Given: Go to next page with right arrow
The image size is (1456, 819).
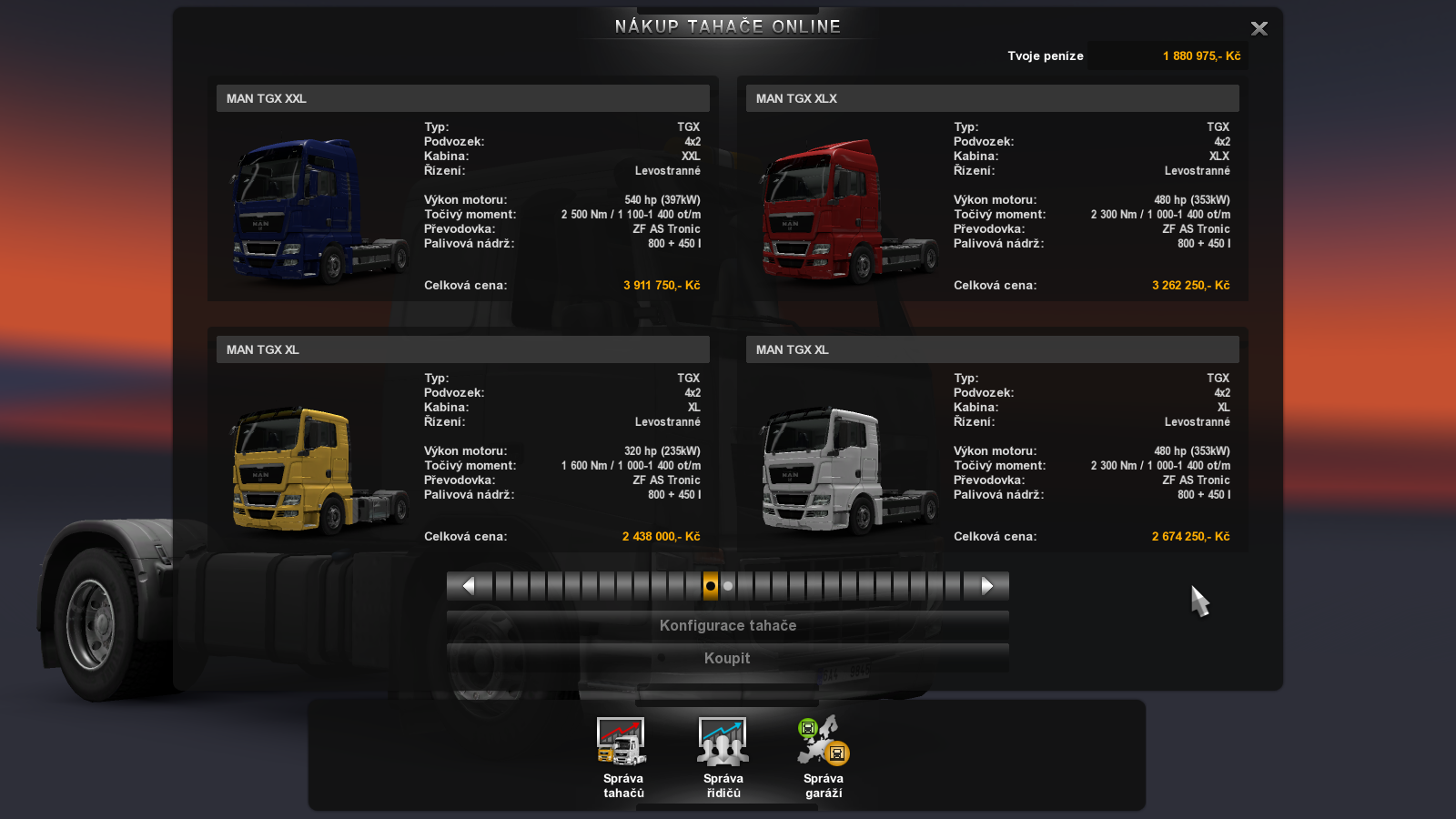Looking at the screenshot, I should pos(987,586).
